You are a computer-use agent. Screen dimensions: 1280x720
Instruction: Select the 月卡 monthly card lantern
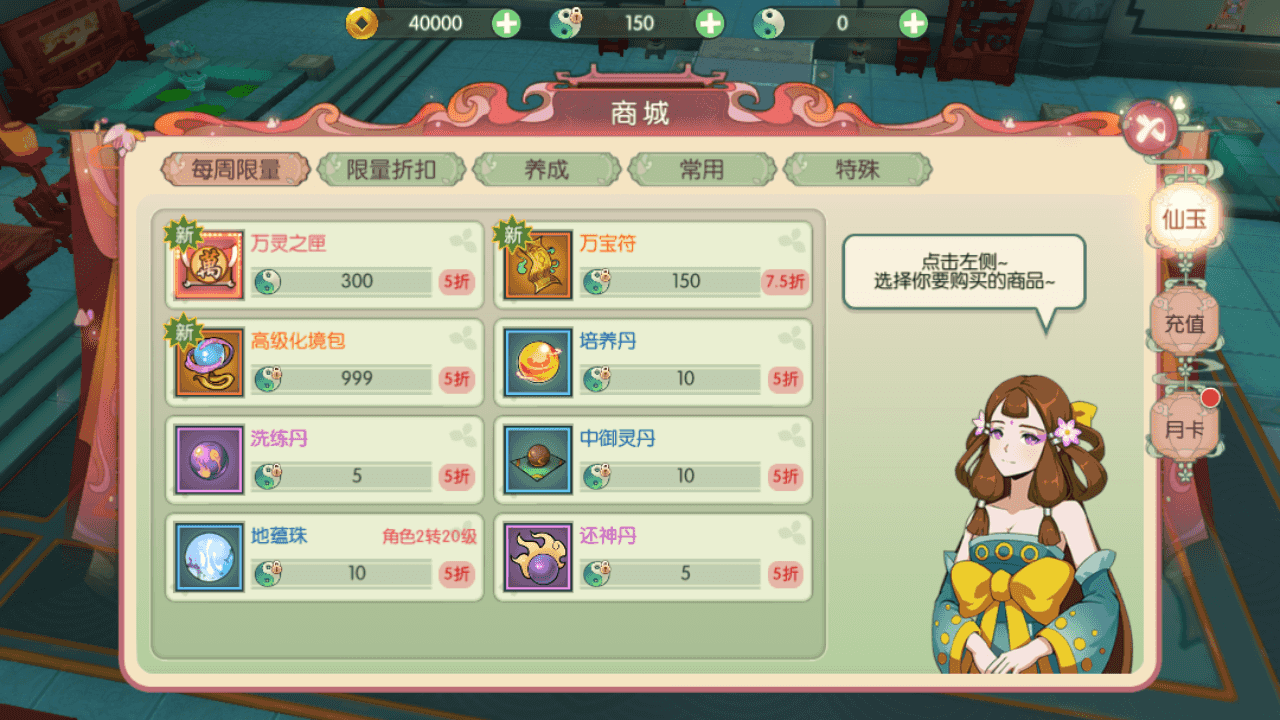(1183, 428)
